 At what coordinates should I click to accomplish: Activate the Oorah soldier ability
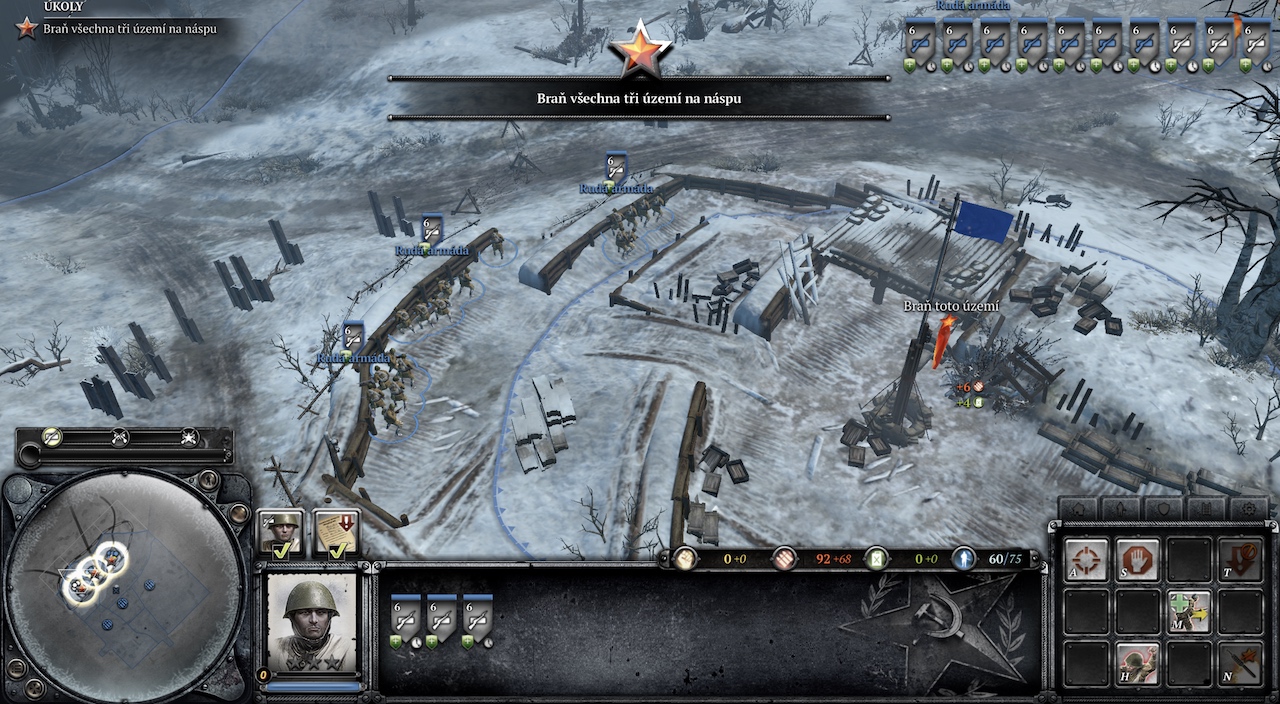click(x=1137, y=663)
